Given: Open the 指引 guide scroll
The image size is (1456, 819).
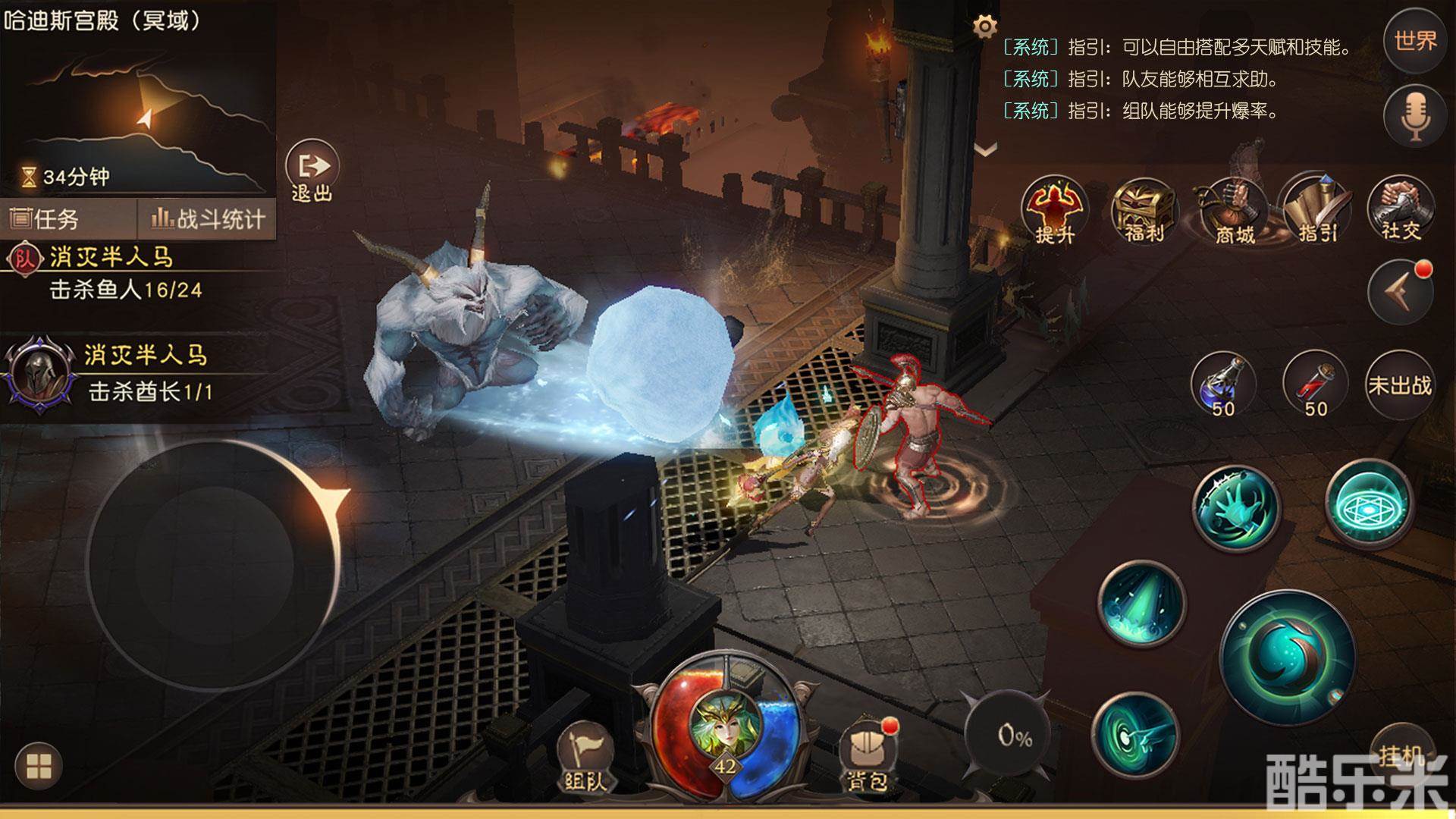Looking at the screenshot, I should 1316,211.
